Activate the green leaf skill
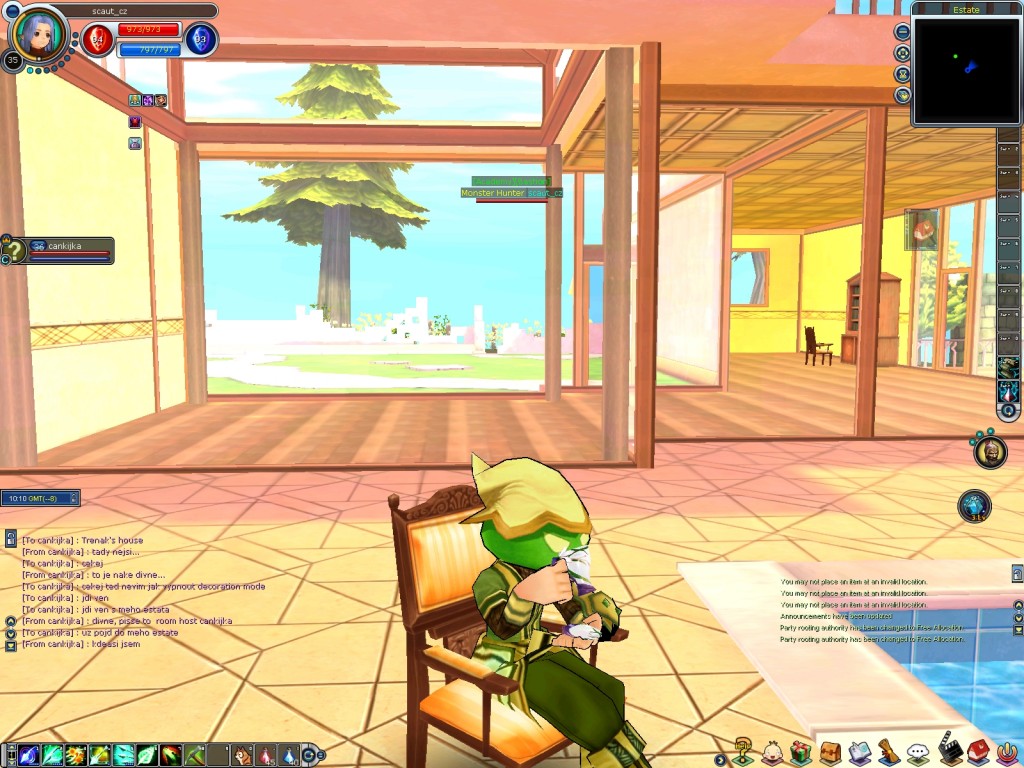Screen dimensions: 1024x768 pyautogui.click(x=148, y=755)
